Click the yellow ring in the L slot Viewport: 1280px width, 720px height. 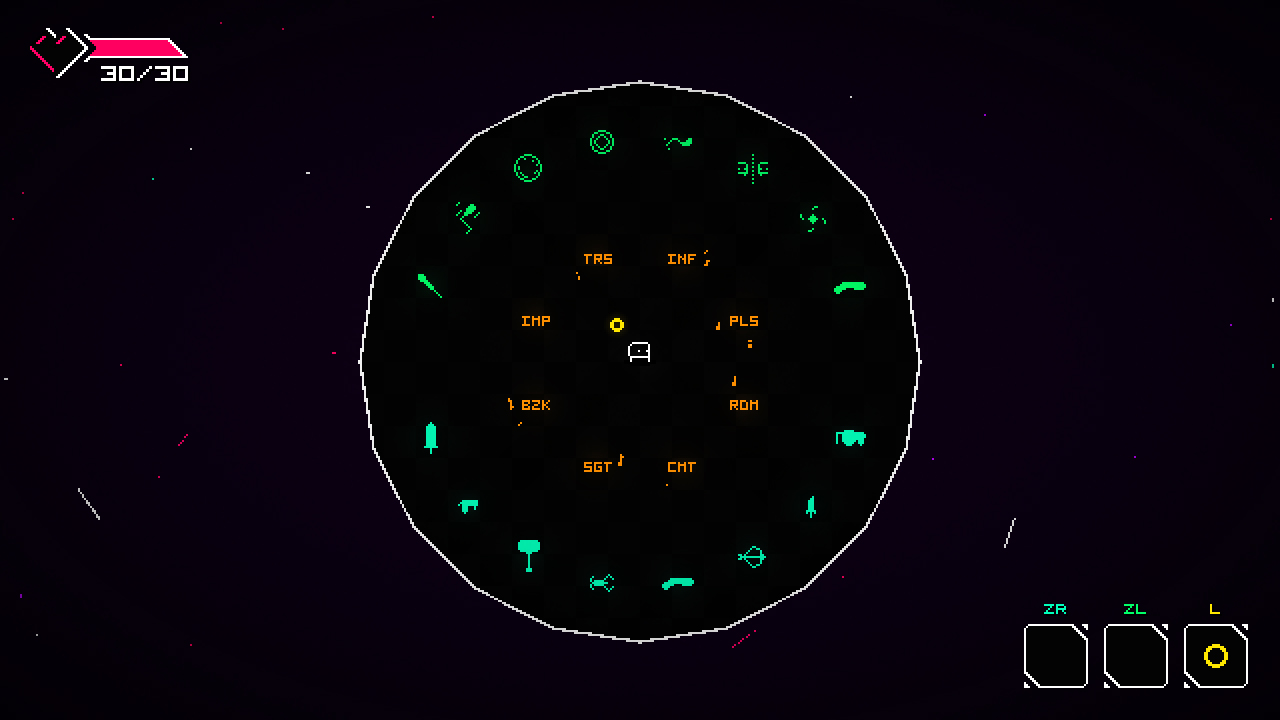click(x=1214, y=657)
